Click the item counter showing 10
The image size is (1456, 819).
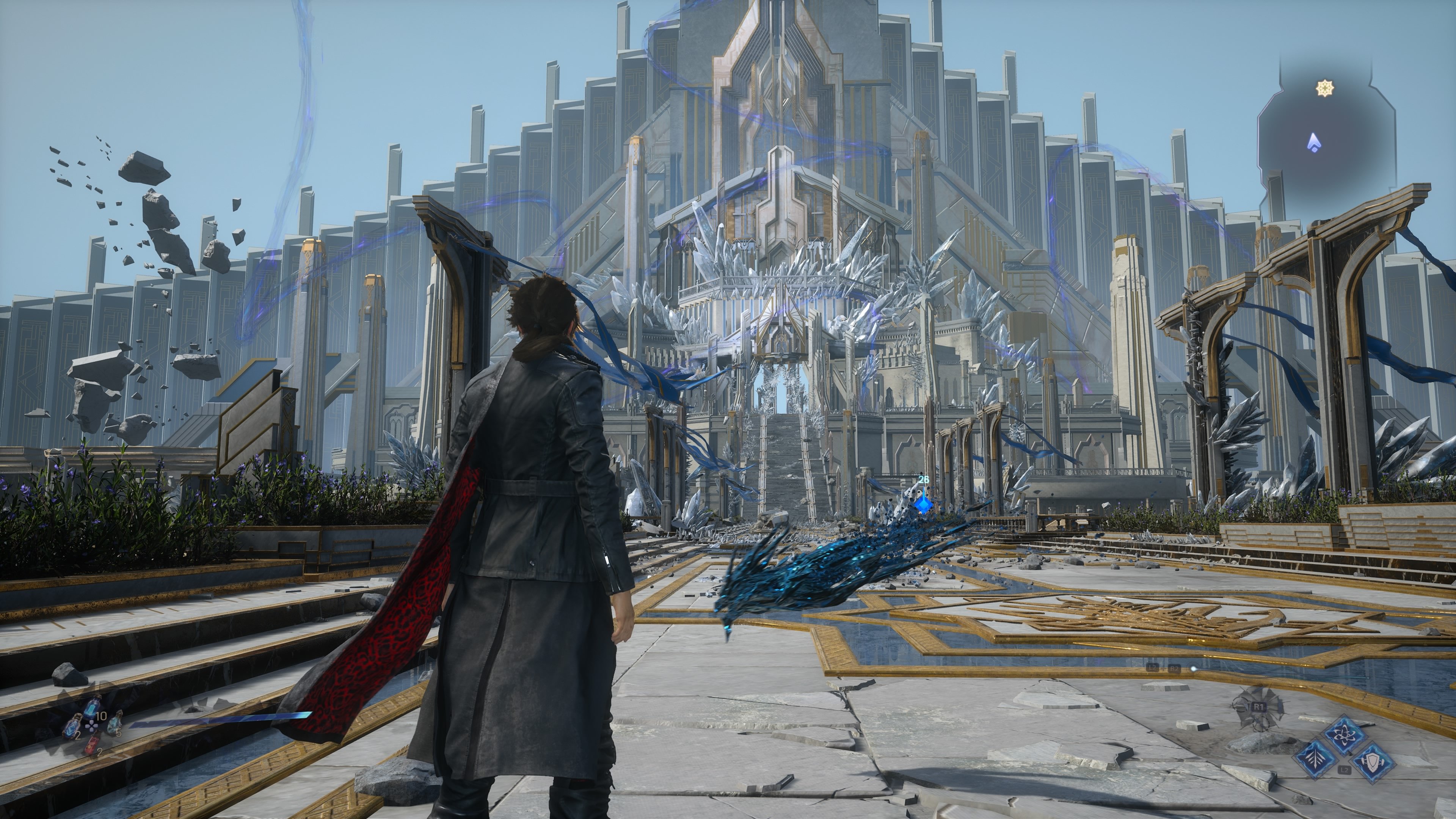point(102,715)
